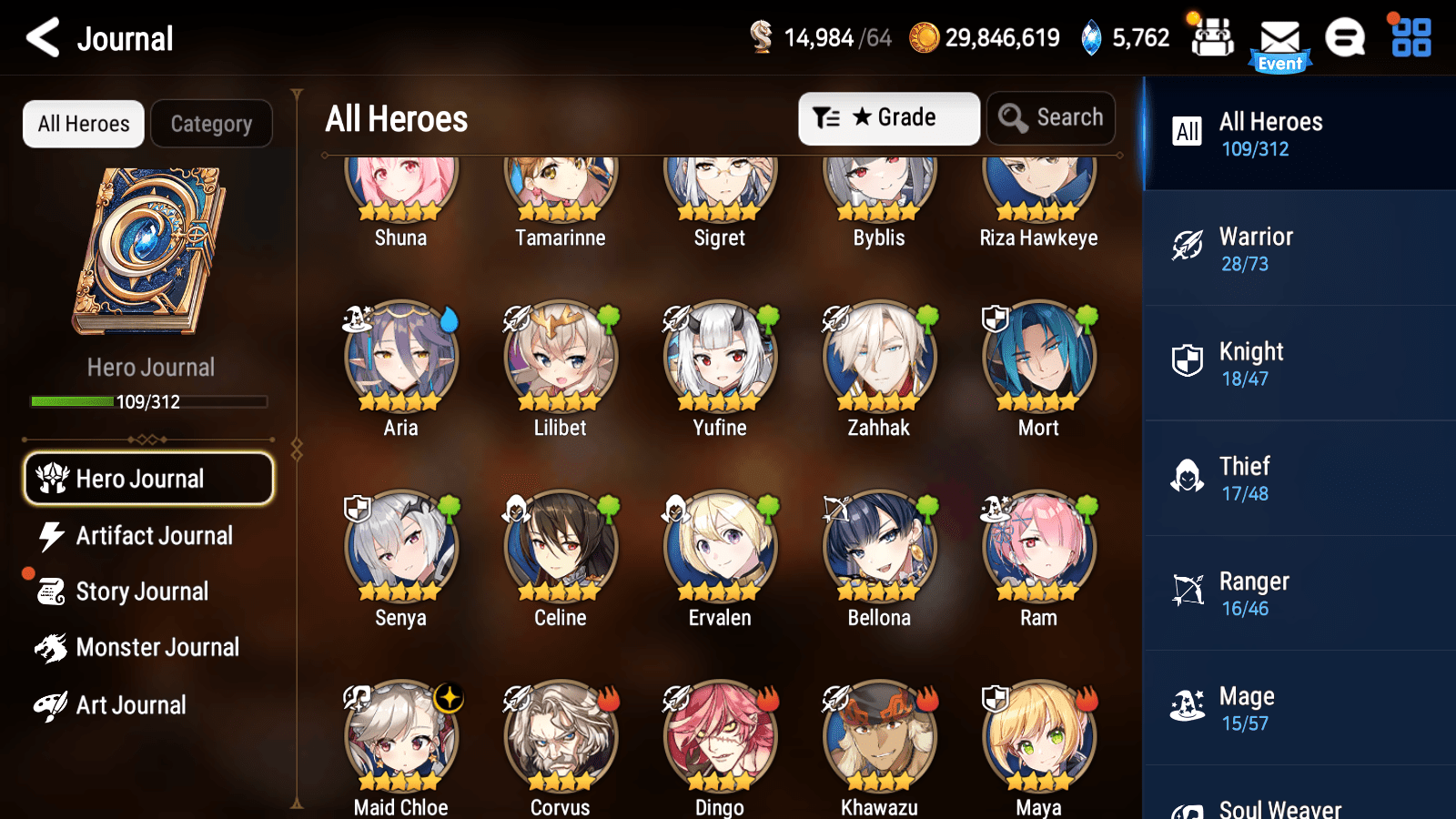The width and height of the screenshot is (1456, 819).
Task: Go back using the arrow next to Journal
Action: click(x=40, y=38)
